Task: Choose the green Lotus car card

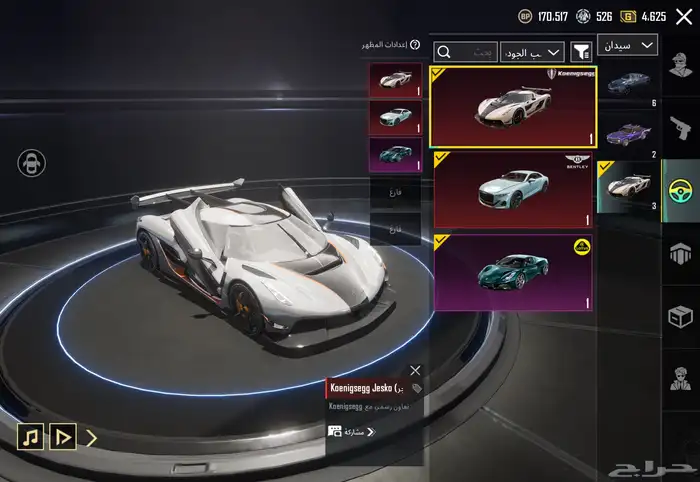Action: pos(513,273)
